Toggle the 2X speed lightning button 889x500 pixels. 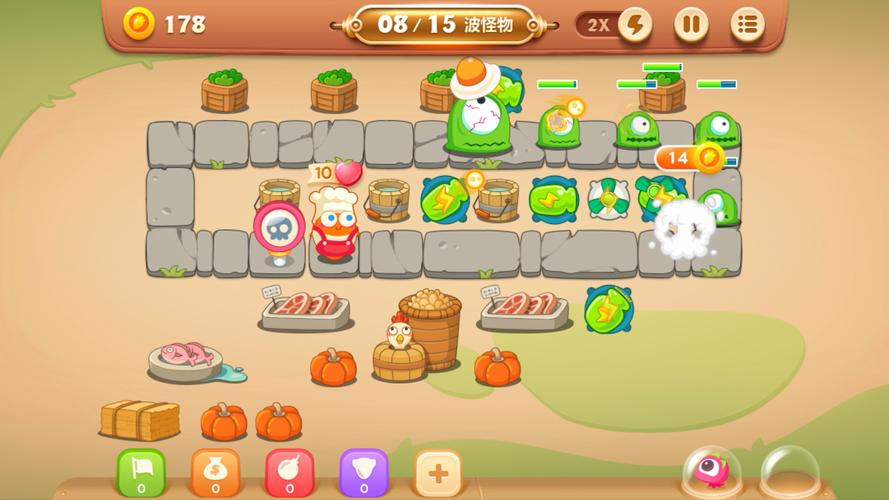[x=634, y=25]
